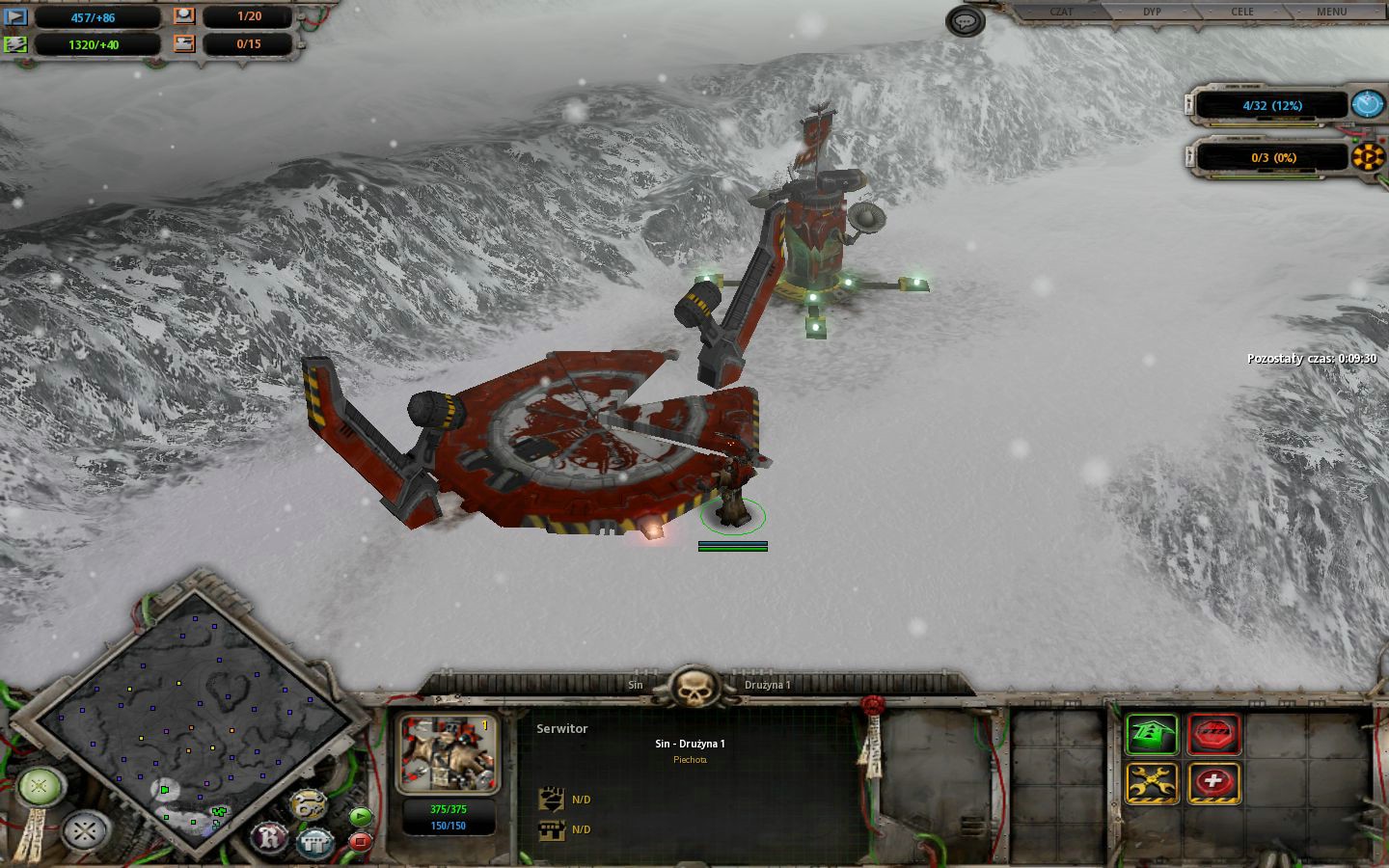
Task: Choose the crossed wrenches repair command
Action: pos(1152,782)
